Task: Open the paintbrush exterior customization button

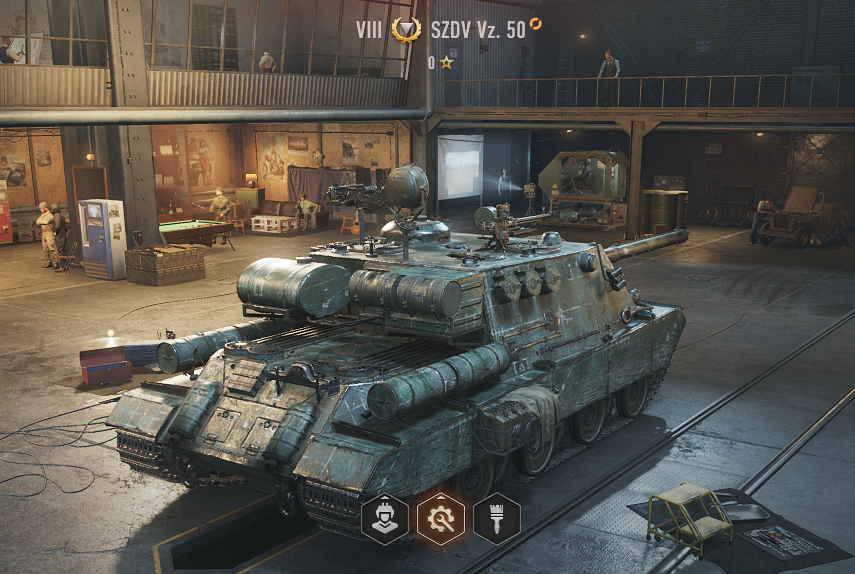Action: 497,519
